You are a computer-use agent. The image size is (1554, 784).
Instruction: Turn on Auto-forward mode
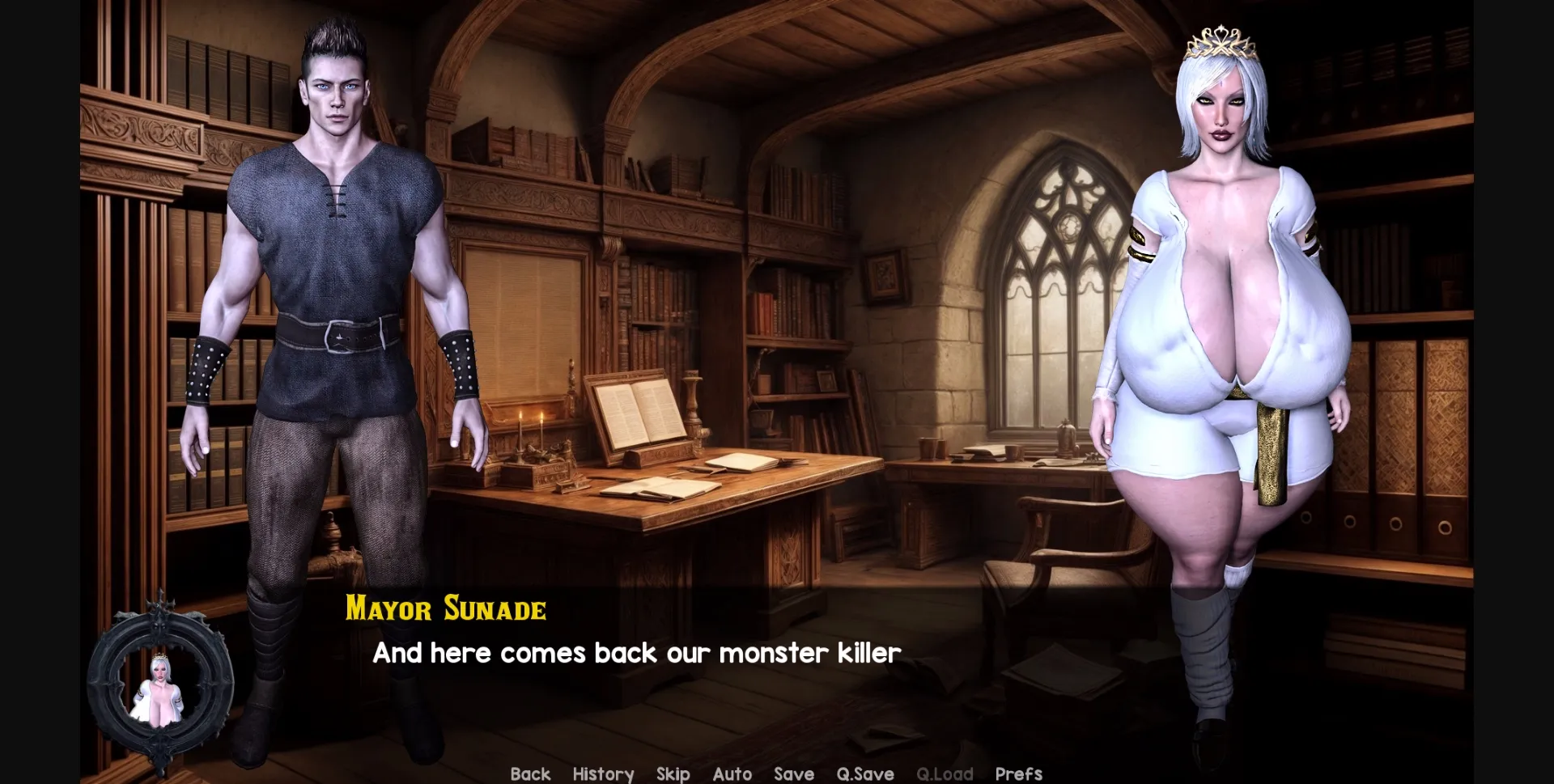[x=732, y=773]
